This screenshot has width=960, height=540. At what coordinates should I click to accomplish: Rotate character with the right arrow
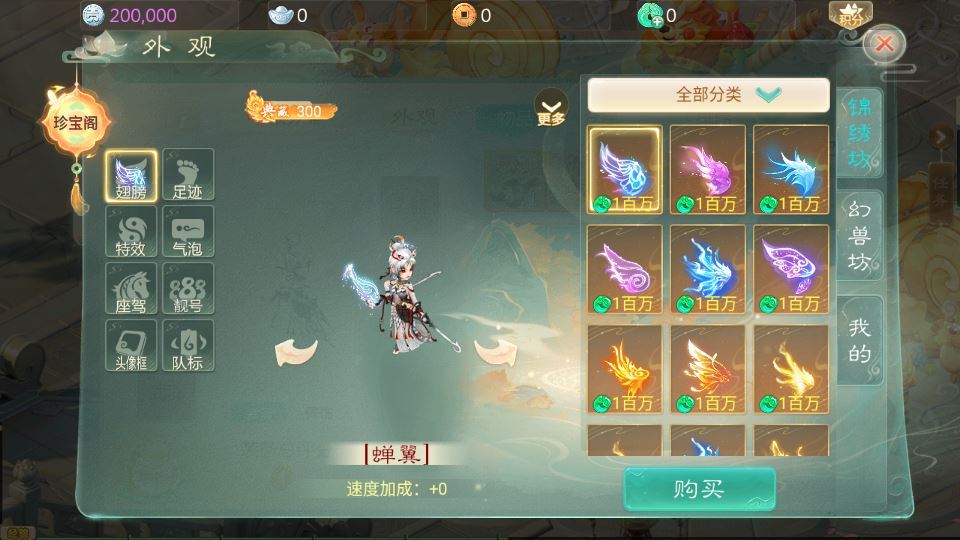494,350
